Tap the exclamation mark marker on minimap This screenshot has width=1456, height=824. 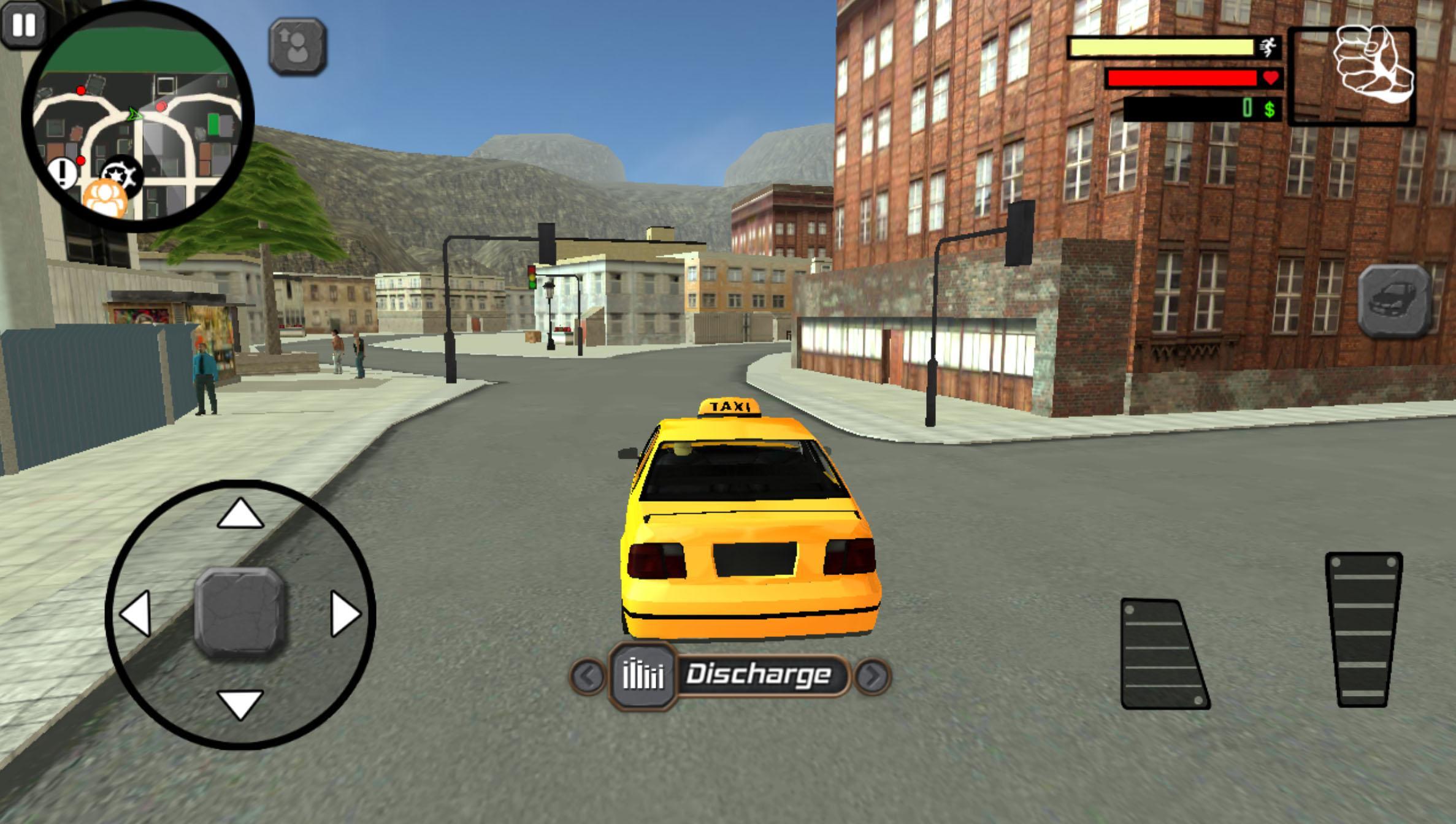click(62, 174)
